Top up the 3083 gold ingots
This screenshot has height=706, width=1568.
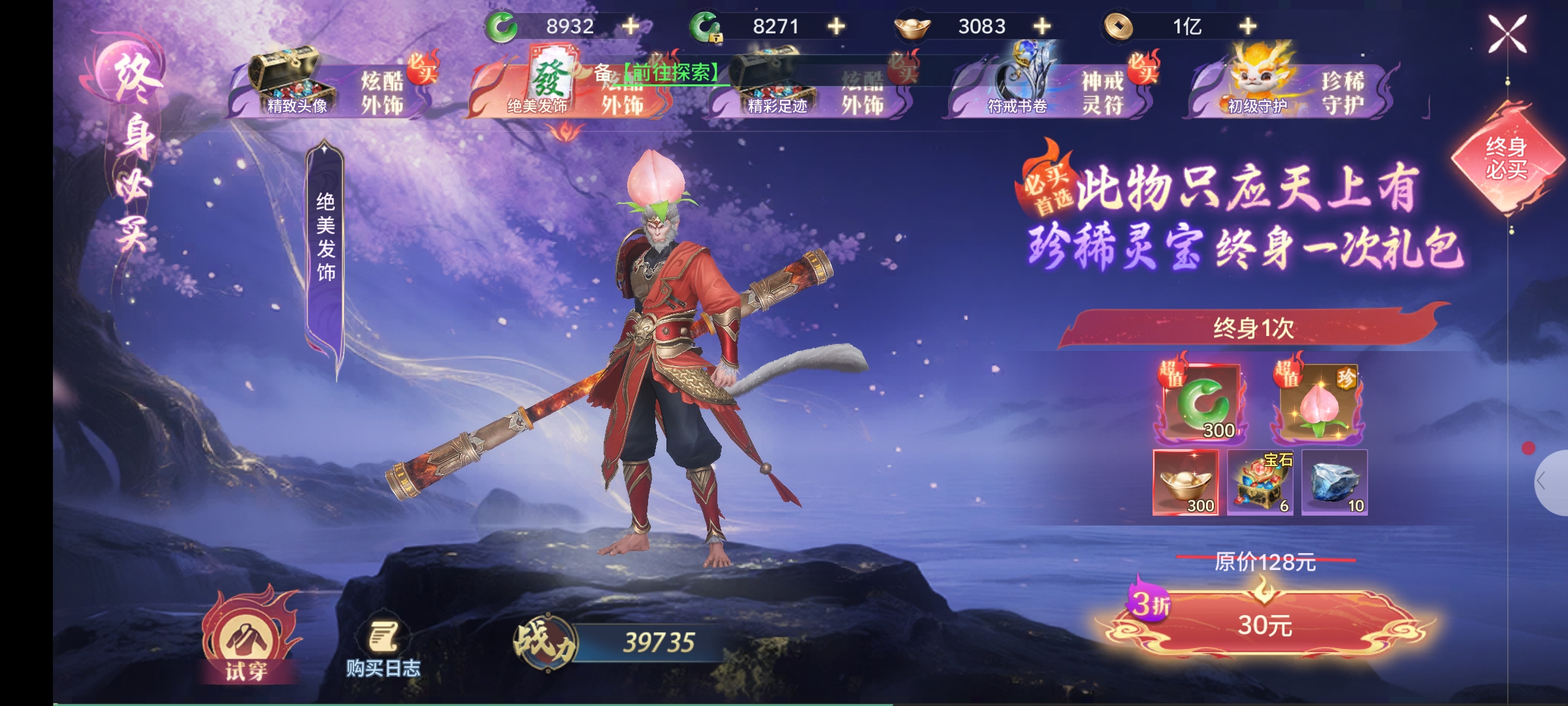(1042, 26)
